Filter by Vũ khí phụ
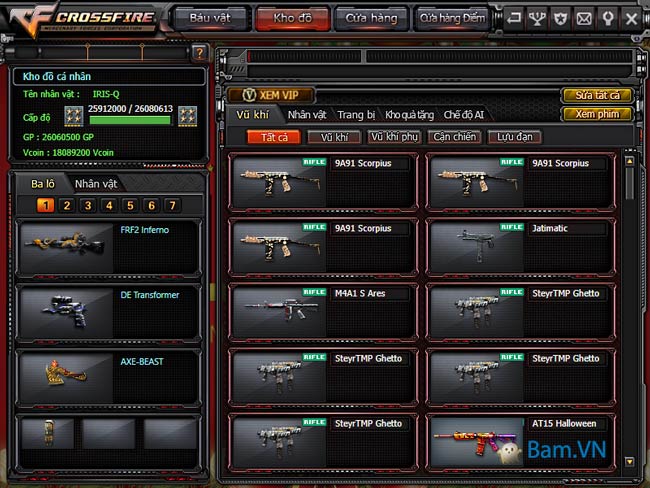 (393, 136)
